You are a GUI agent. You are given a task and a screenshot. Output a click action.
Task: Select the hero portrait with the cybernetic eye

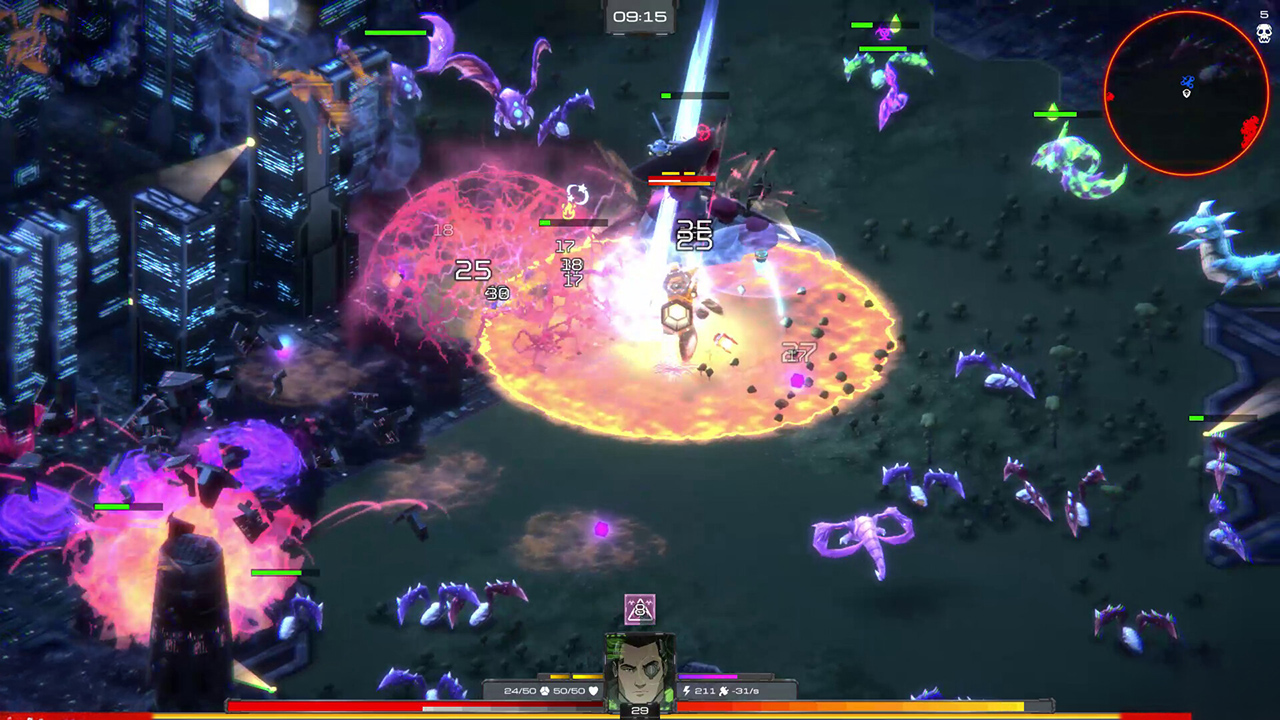click(x=640, y=669)
